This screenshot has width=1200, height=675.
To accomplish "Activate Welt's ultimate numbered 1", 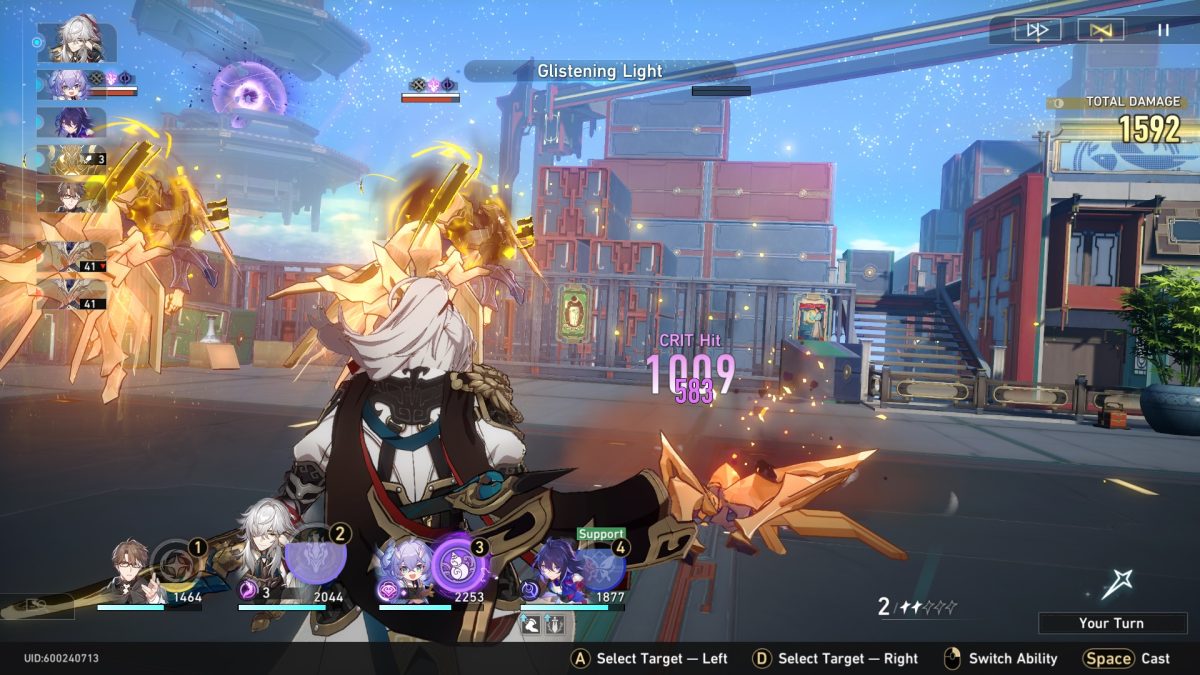I will (x=178, y=562).
